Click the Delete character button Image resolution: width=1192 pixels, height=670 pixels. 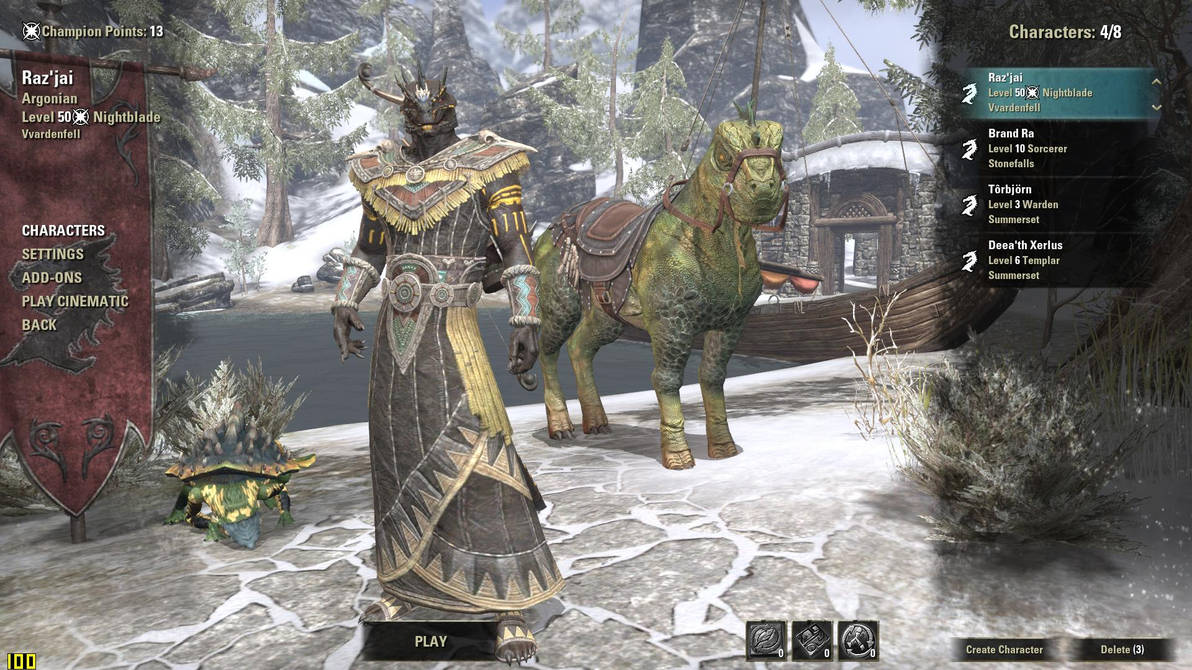1122,650
